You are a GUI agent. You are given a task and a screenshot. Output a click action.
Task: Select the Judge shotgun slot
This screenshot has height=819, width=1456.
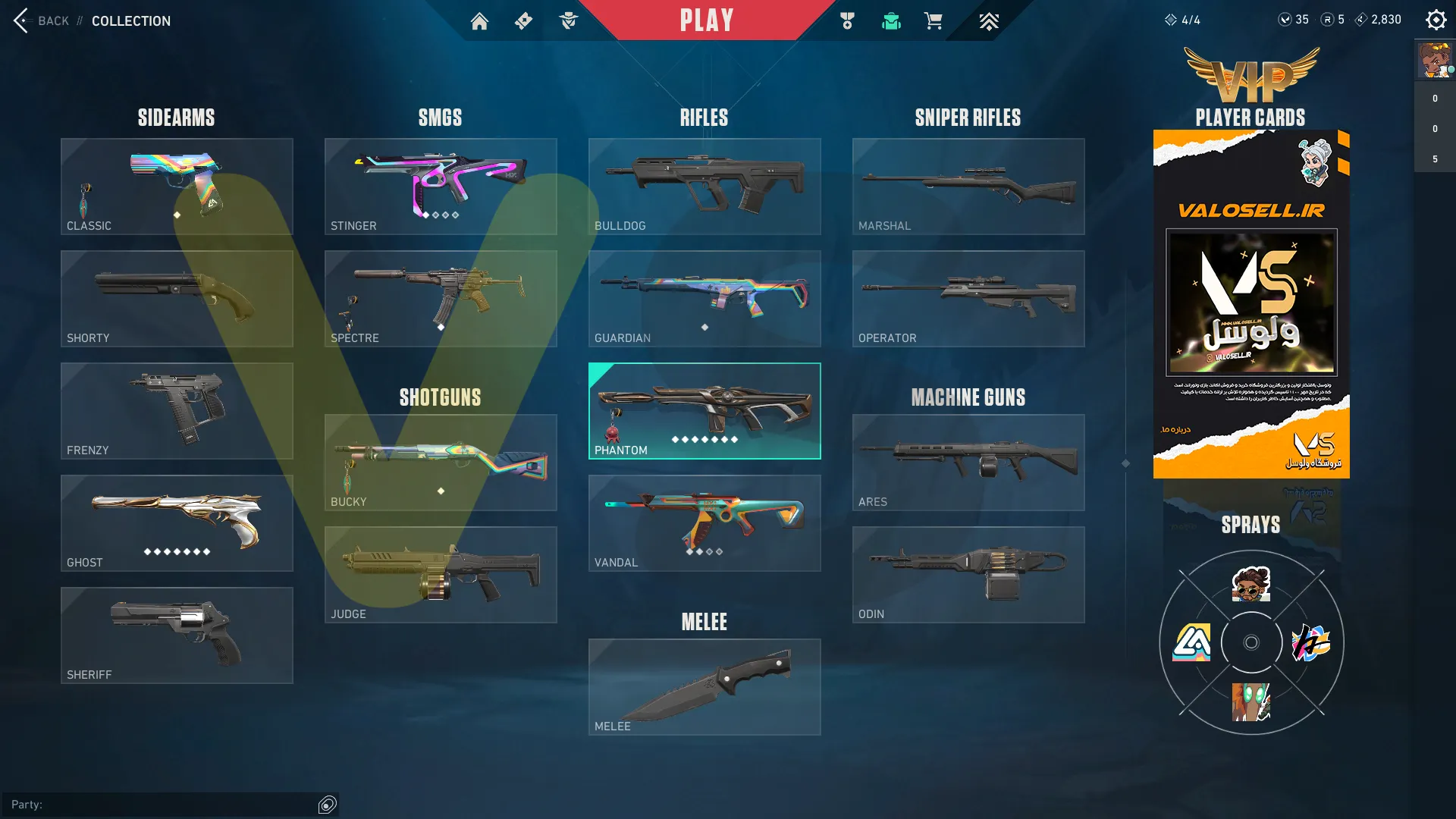click(441, 575)
